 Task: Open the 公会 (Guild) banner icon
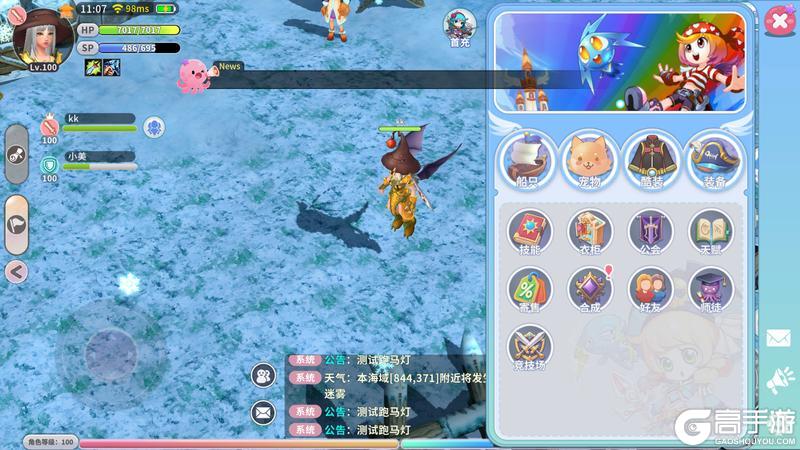(651, 232)
